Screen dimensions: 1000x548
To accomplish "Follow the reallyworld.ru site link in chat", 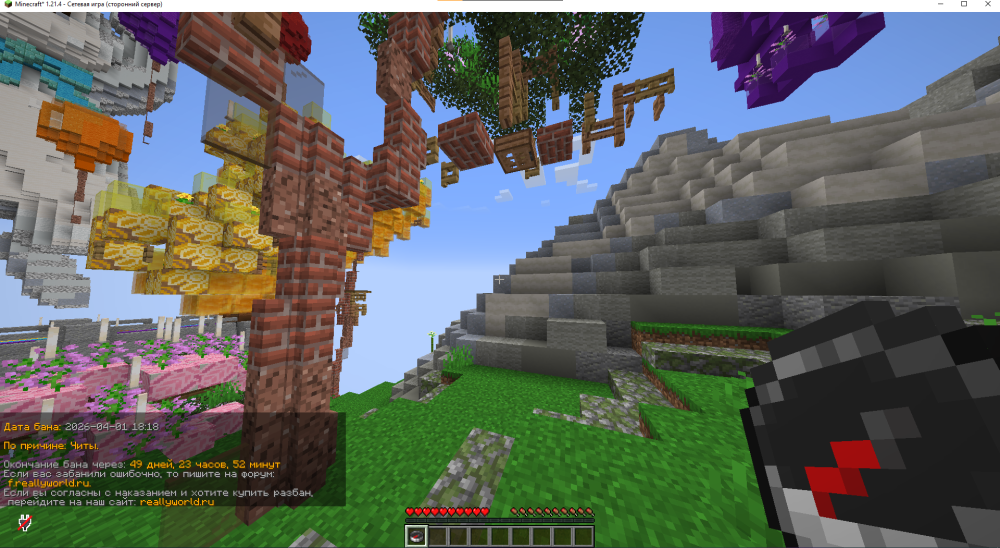I will click(x=177, y=502).
